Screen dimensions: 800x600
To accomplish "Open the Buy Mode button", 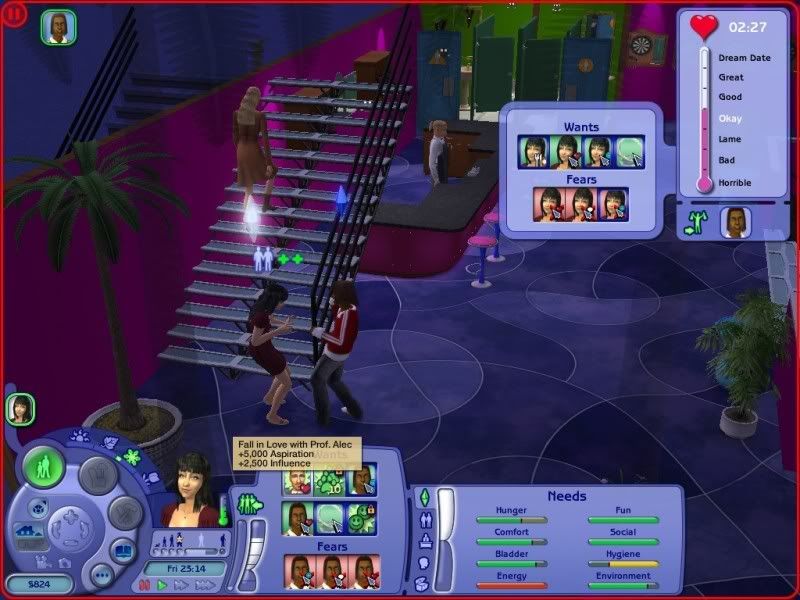I will coord(96,474).
